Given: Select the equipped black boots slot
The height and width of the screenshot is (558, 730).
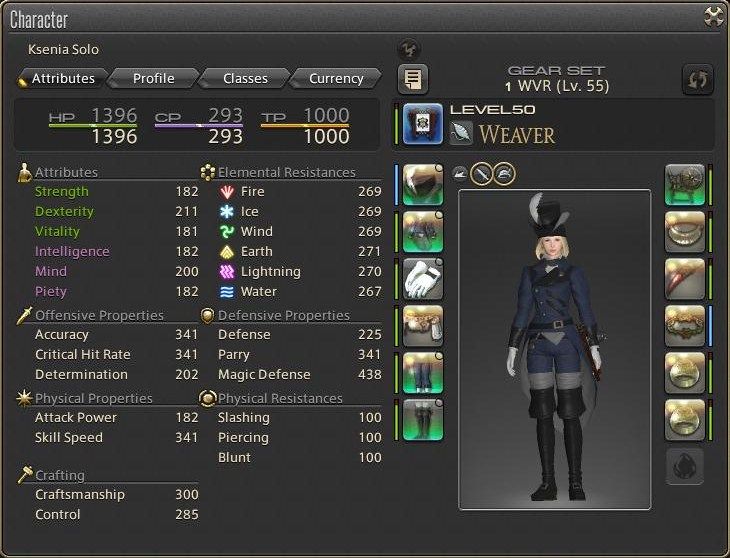Looking at the screenshot, I should (422, 418).
